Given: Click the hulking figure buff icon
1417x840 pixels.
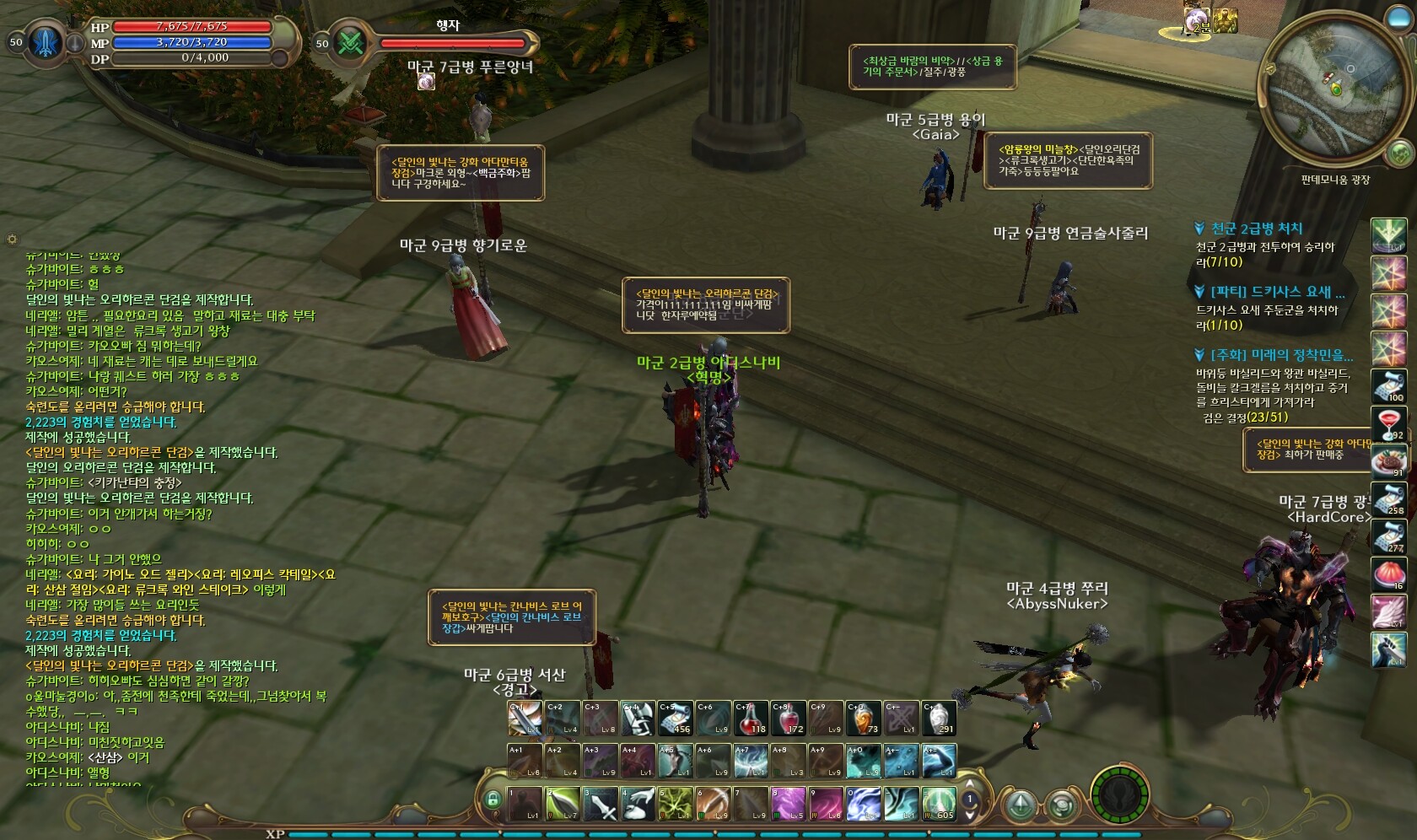Looking at the screenshot, I should point(1225,19).
